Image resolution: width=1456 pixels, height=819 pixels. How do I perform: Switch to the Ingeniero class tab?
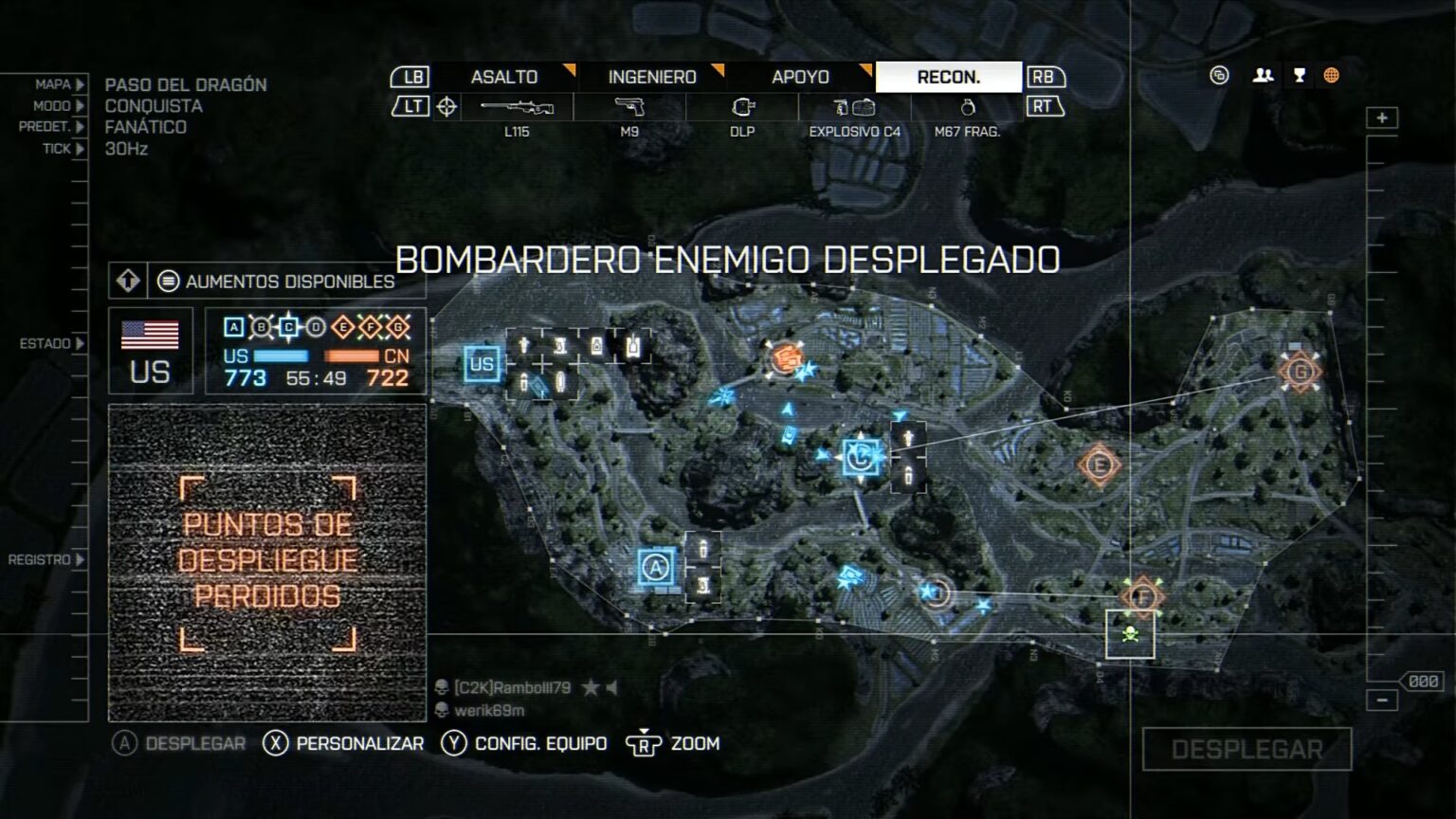click(x=649, y=78)
